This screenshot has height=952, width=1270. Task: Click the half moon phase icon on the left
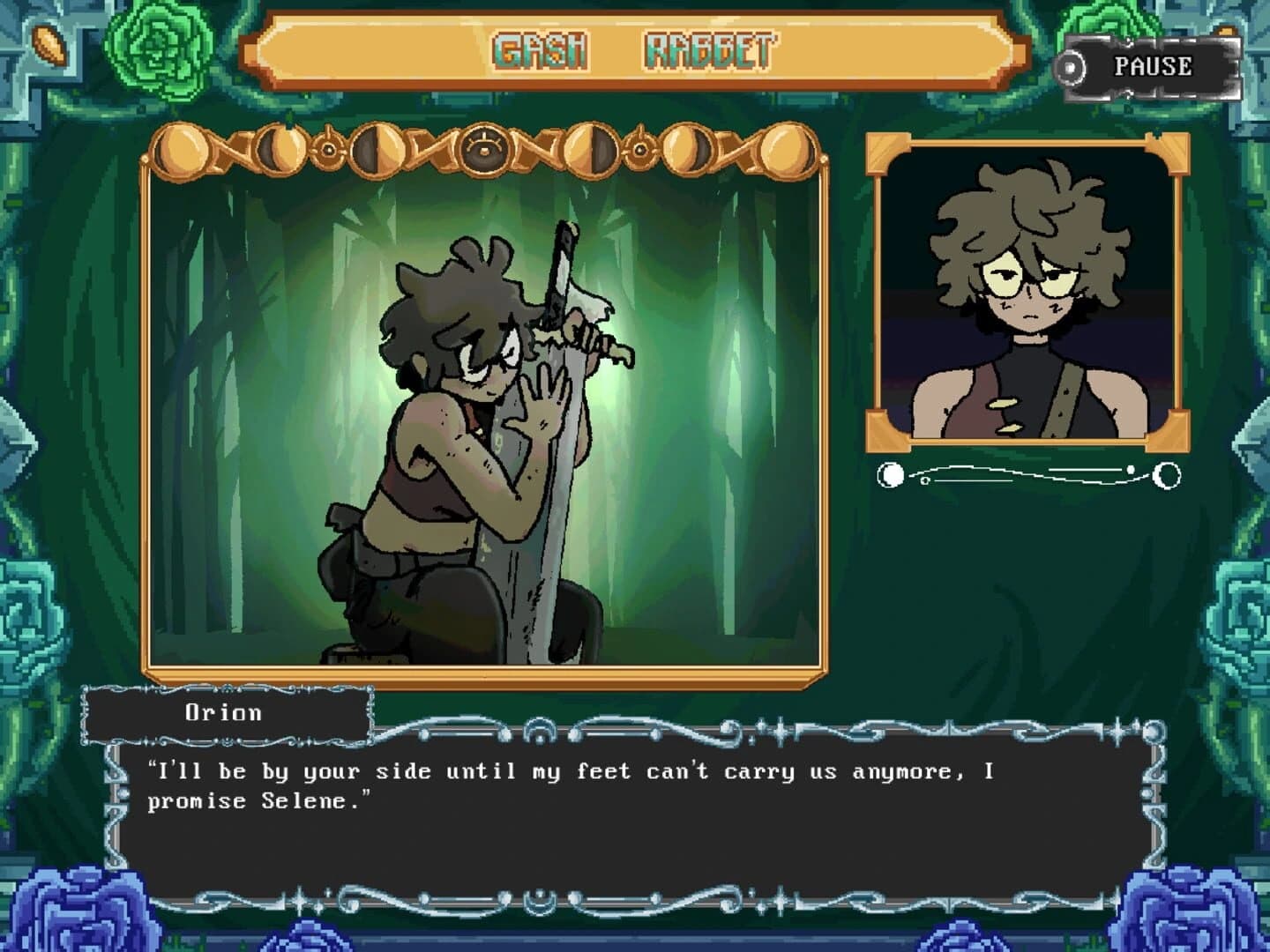379,150
